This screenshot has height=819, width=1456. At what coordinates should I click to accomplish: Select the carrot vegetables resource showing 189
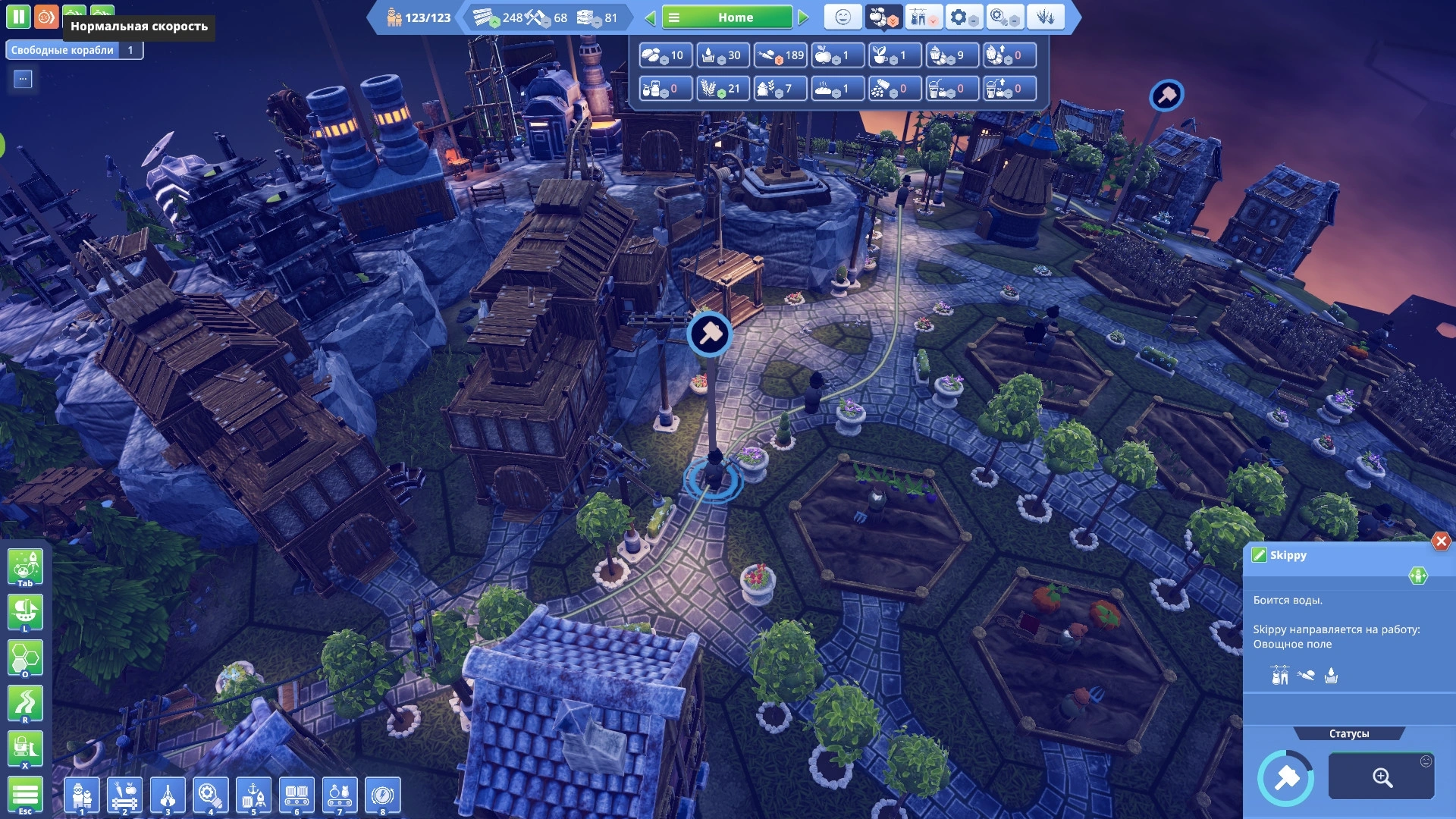click(780, 55)
